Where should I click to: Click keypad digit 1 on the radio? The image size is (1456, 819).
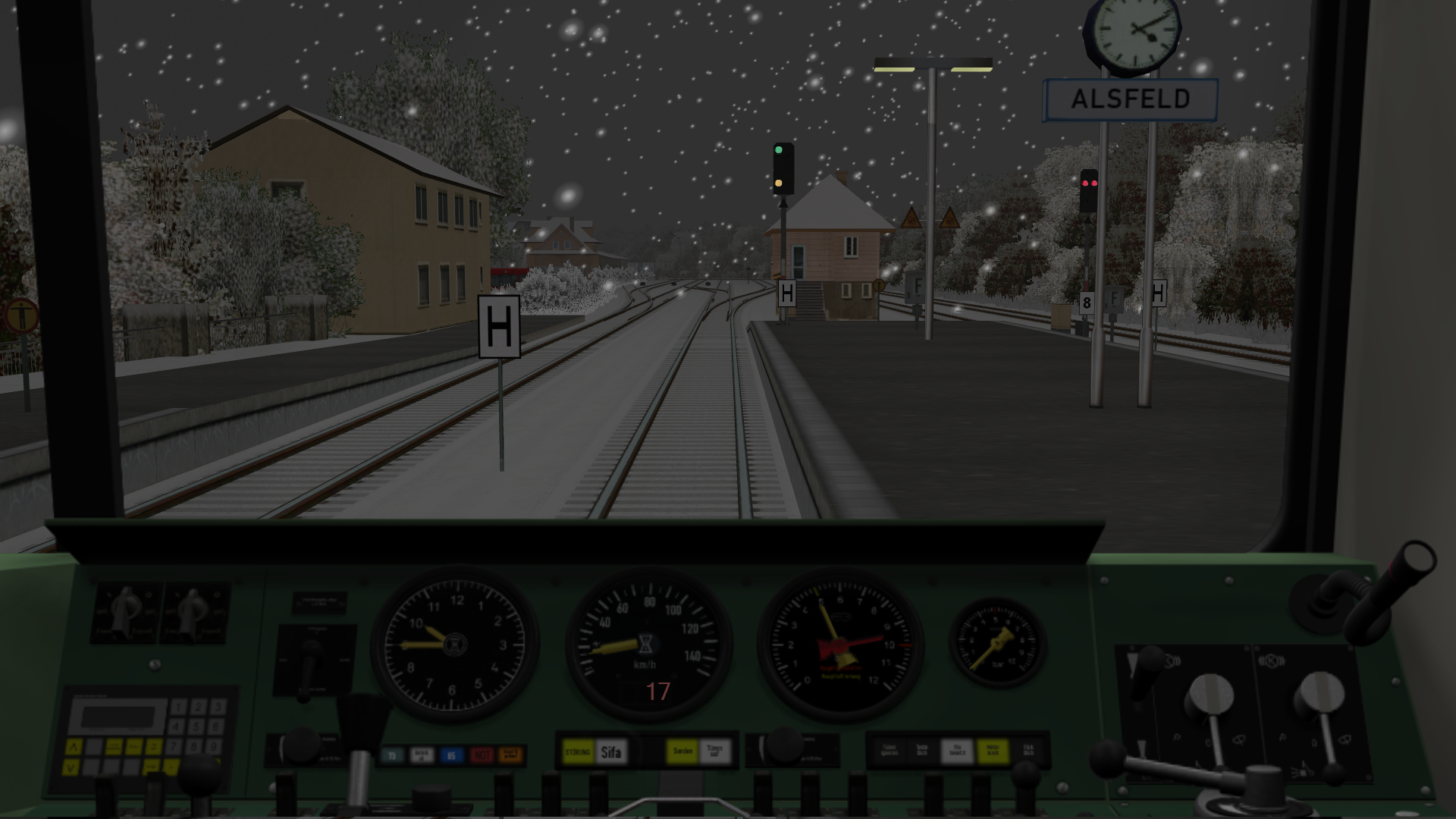(x=179, y=708)
